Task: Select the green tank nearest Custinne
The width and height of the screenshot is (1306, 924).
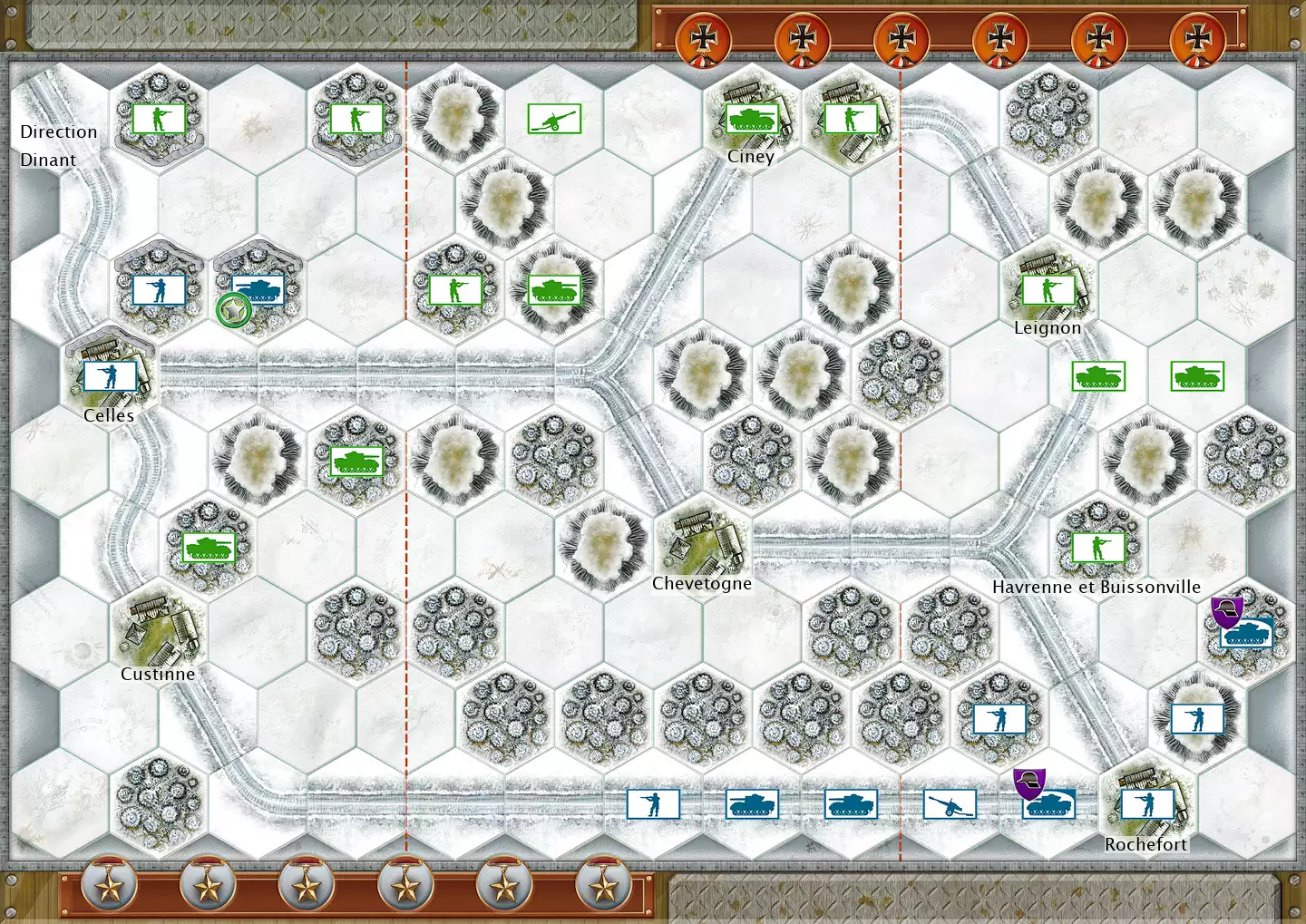Action: [x=209, y=548]
